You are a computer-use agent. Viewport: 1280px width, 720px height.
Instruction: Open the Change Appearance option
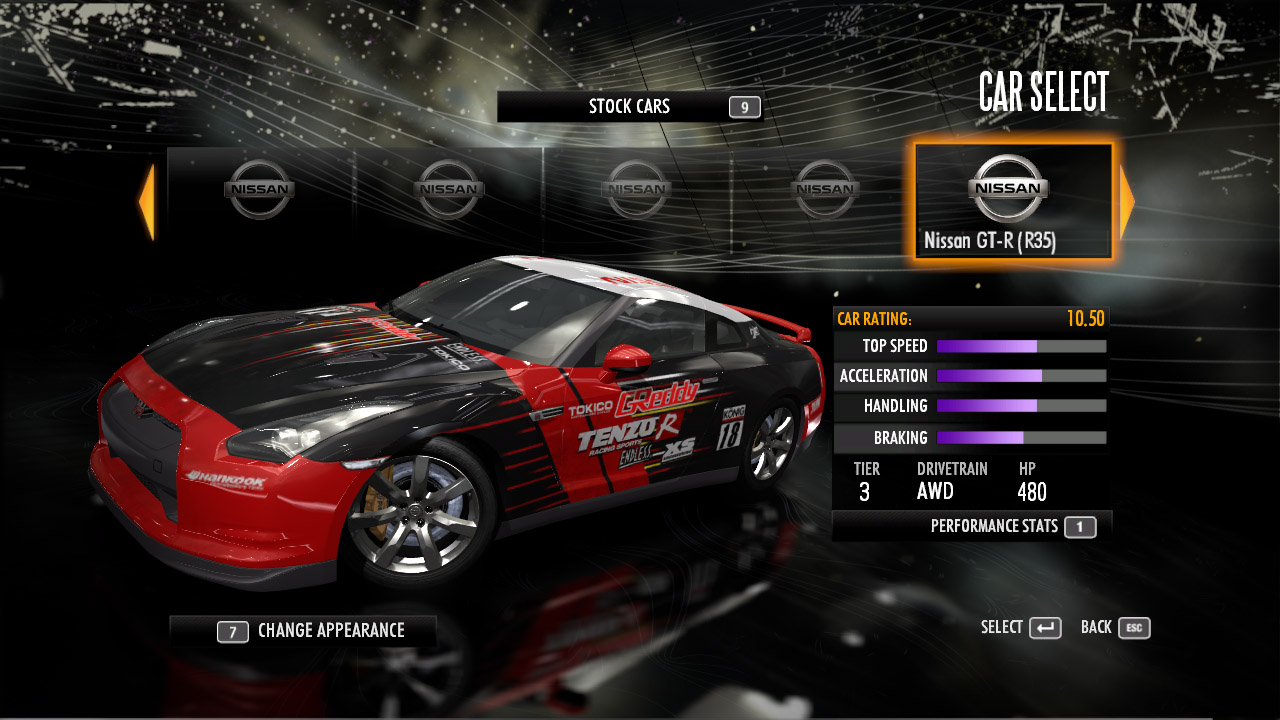click(x=303, y=631)
